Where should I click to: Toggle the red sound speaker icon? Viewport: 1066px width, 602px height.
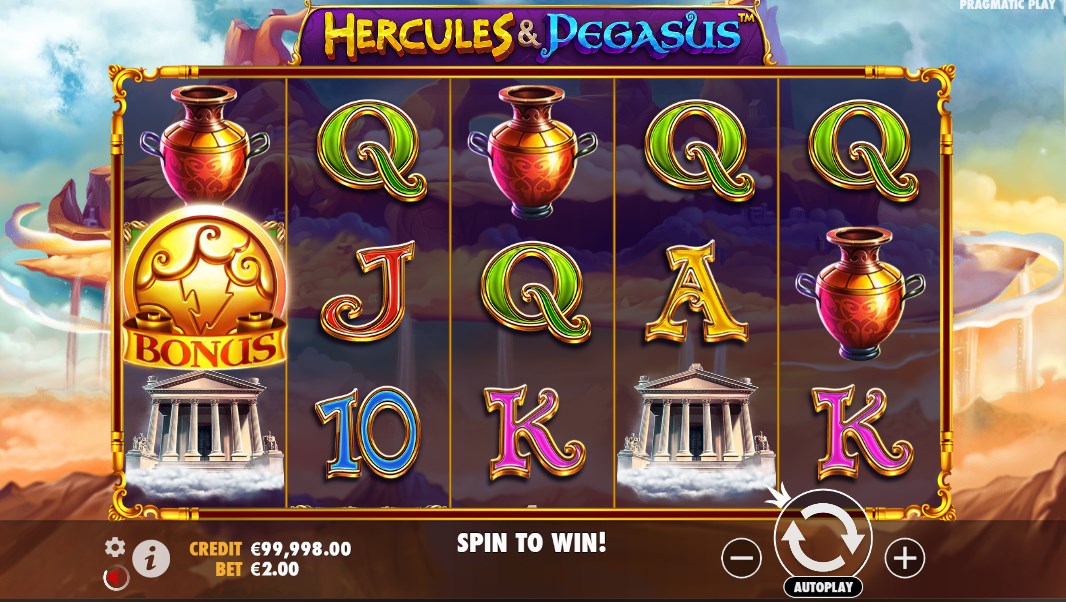116,577
